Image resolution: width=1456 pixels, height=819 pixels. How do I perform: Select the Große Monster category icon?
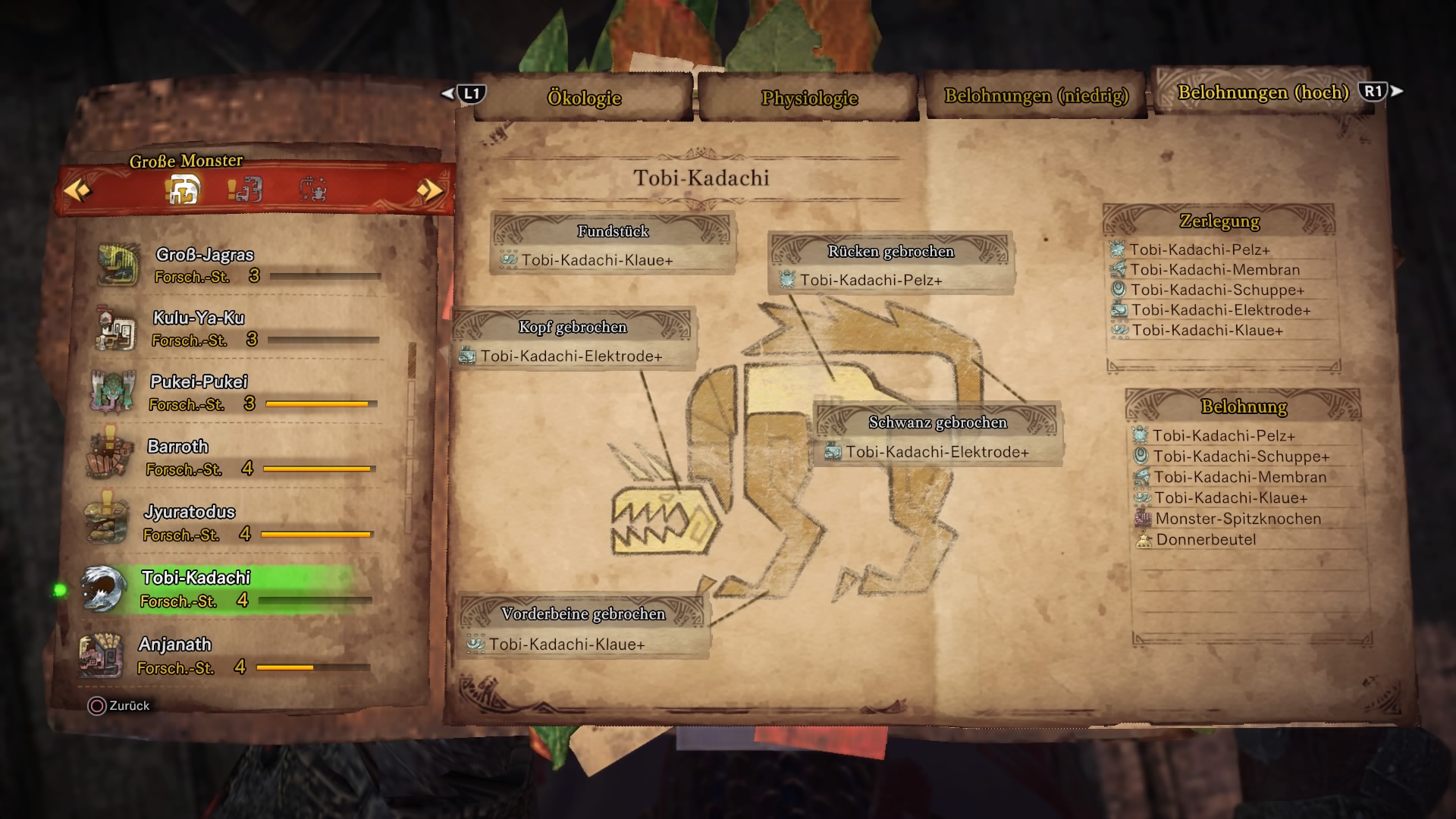183,189
